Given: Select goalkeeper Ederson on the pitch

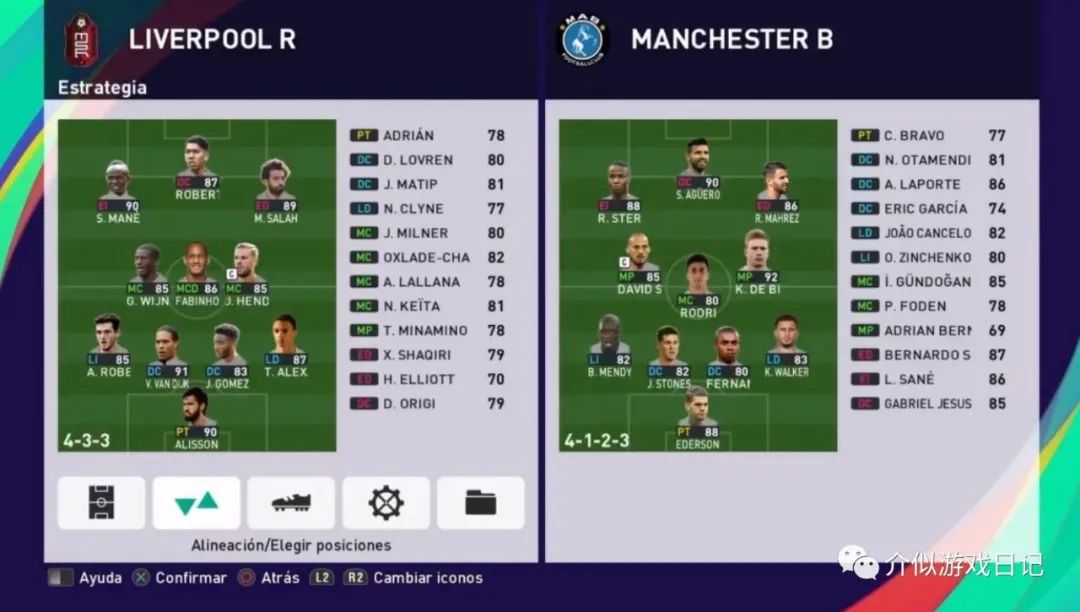Looking at the screenshot, I should pyautogui.click(x=697, y=418).
